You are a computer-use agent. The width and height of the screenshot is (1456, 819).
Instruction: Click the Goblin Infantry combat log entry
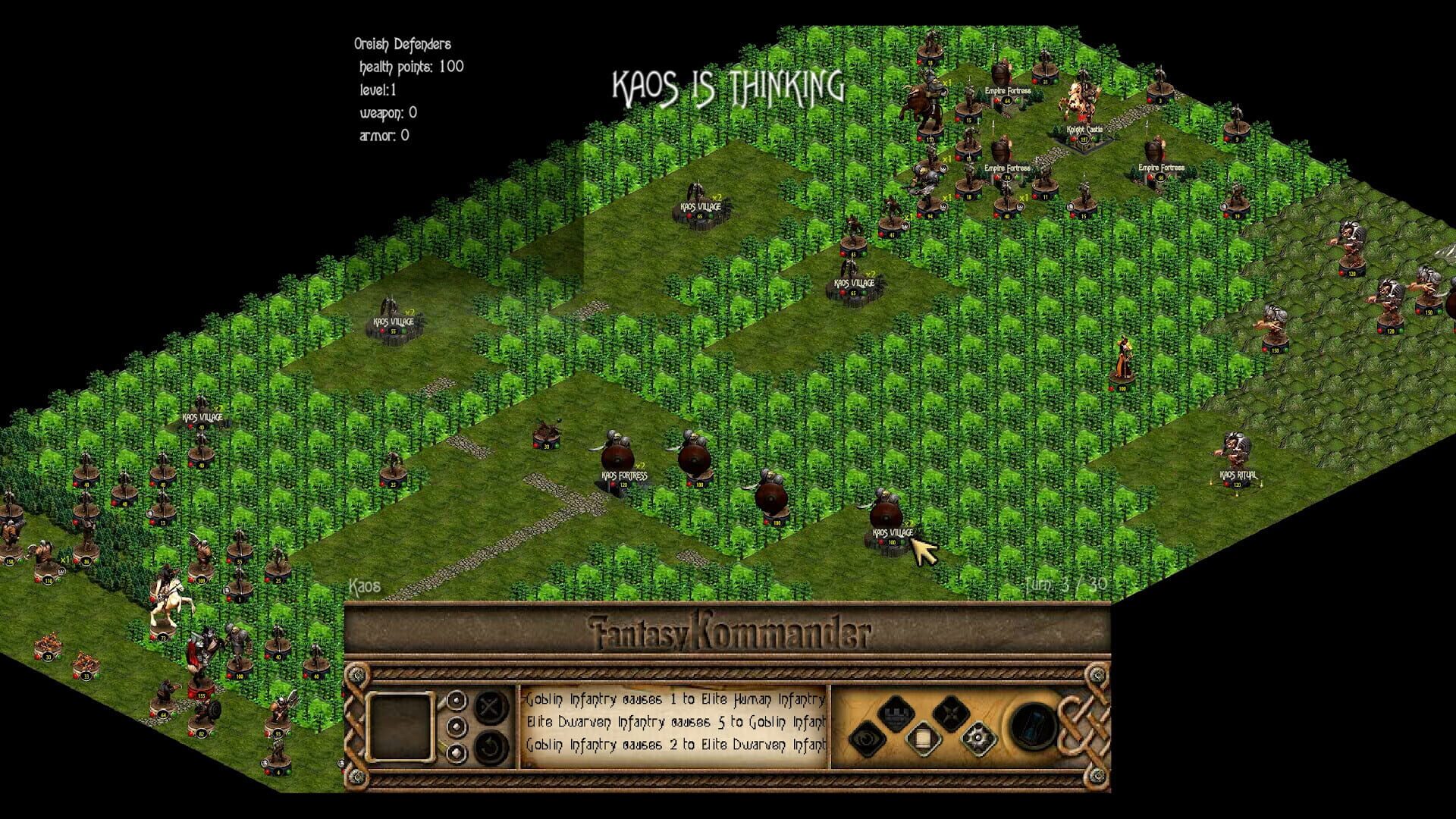click(673, 700)
